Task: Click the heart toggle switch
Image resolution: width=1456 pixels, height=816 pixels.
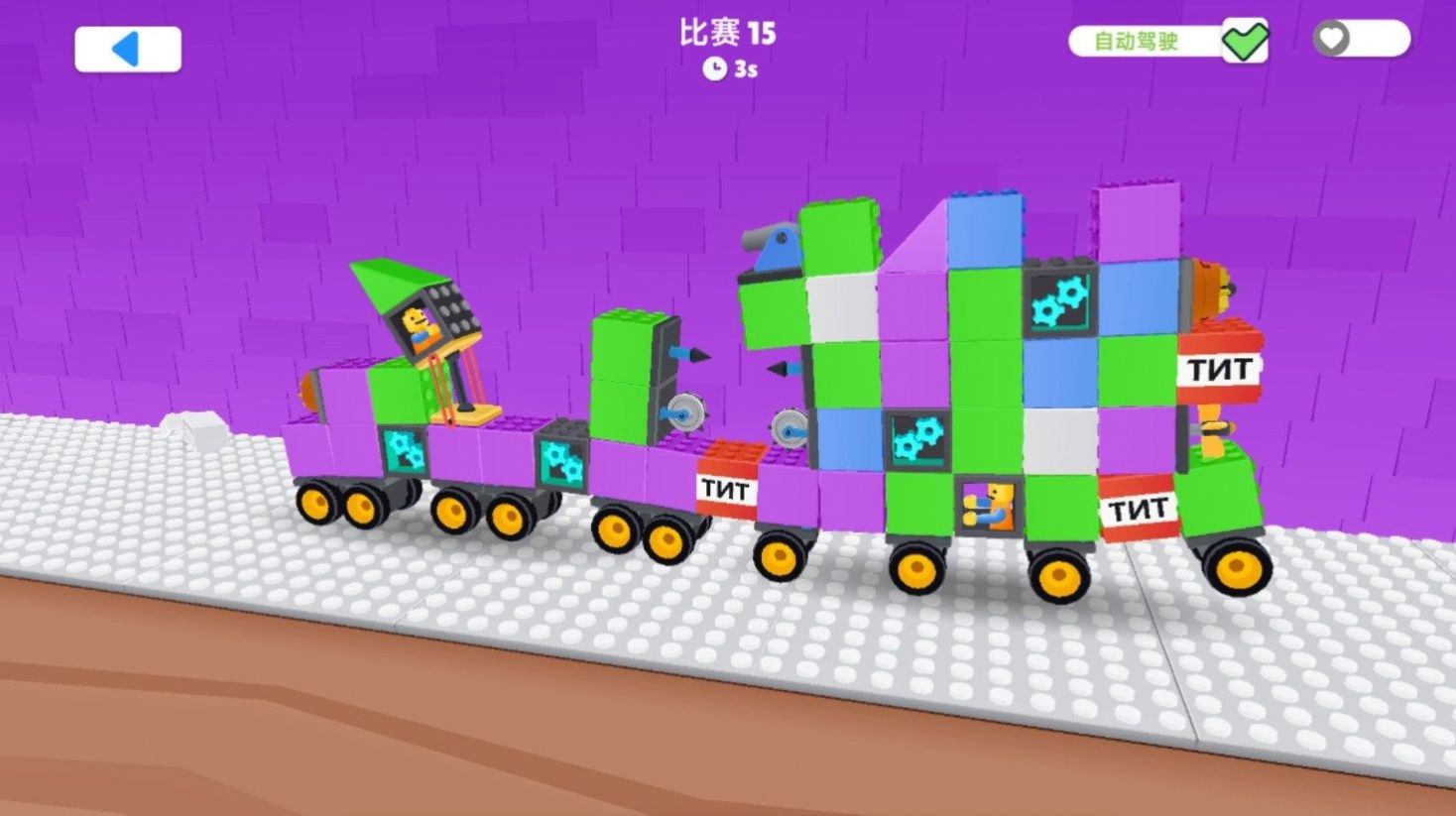Action: click(x=1360, y=39)
